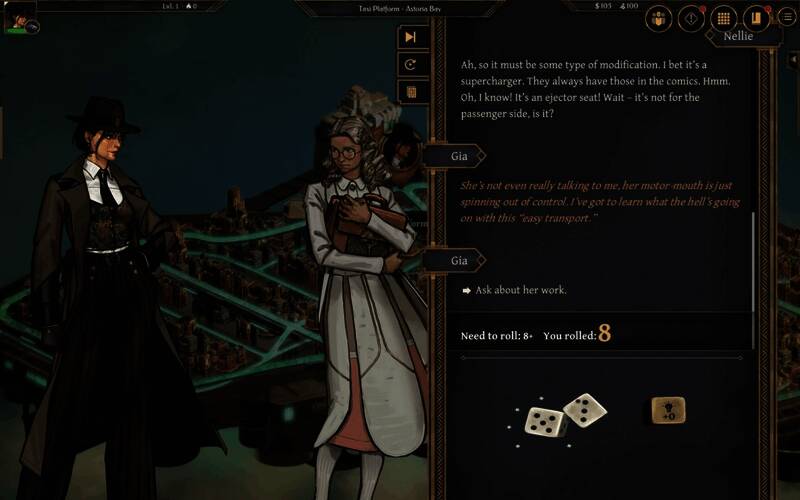Select the 'Ask about her work' dialogue option

(521, 290)
